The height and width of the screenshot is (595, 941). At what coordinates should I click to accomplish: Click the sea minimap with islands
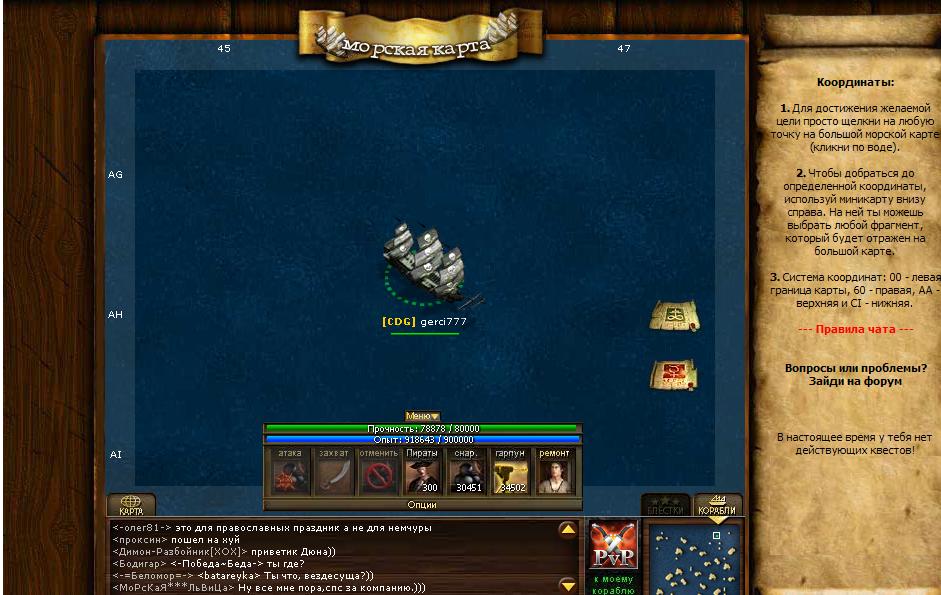(x=695, y=558)
